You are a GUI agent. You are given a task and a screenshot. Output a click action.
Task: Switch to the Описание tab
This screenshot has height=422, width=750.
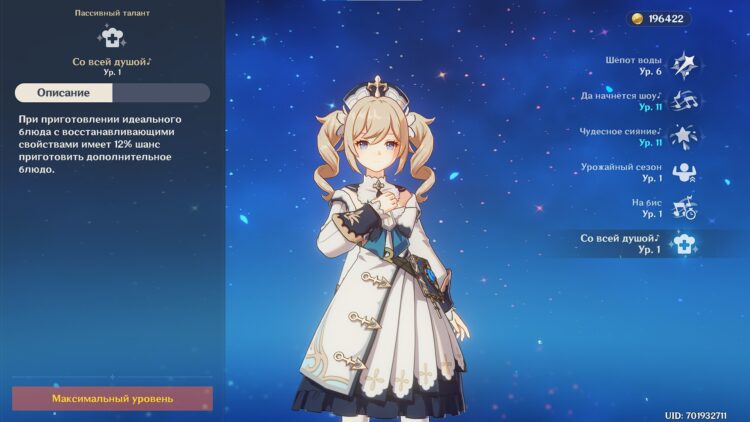pyautogui.click(x=64, y=93)
